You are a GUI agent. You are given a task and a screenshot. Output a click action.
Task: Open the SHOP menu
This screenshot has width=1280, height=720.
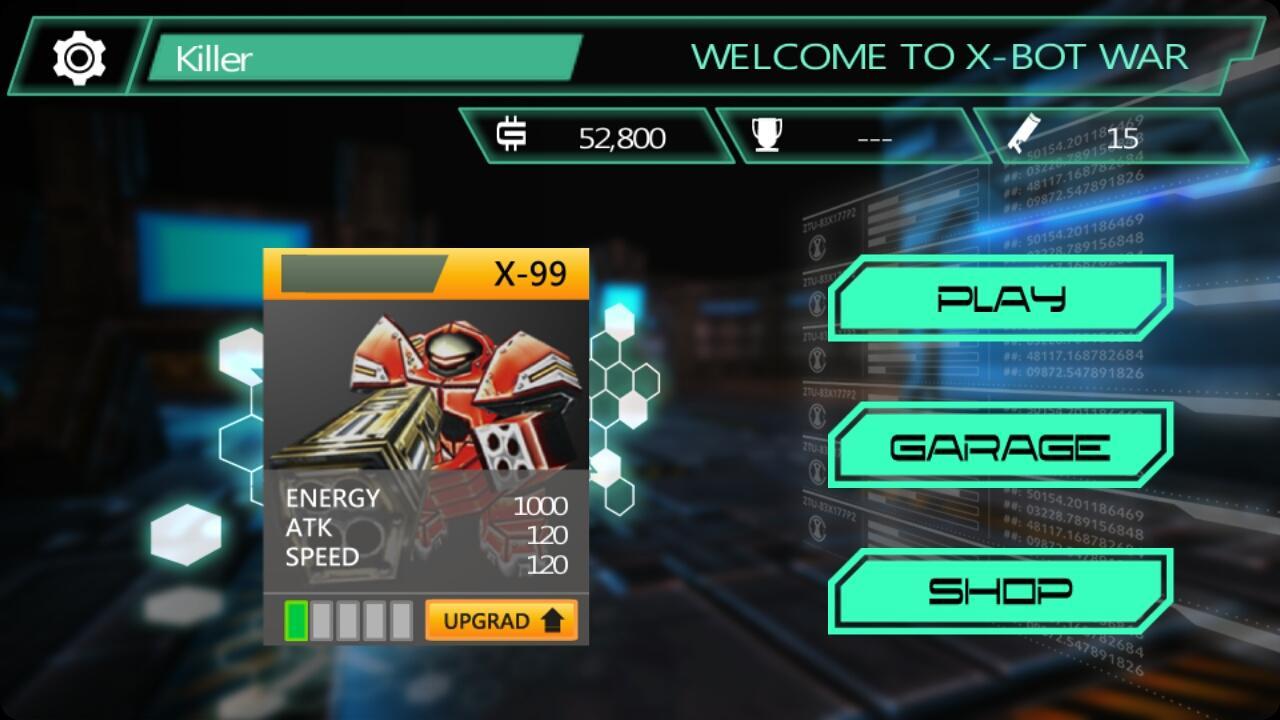coord(1000,589)
